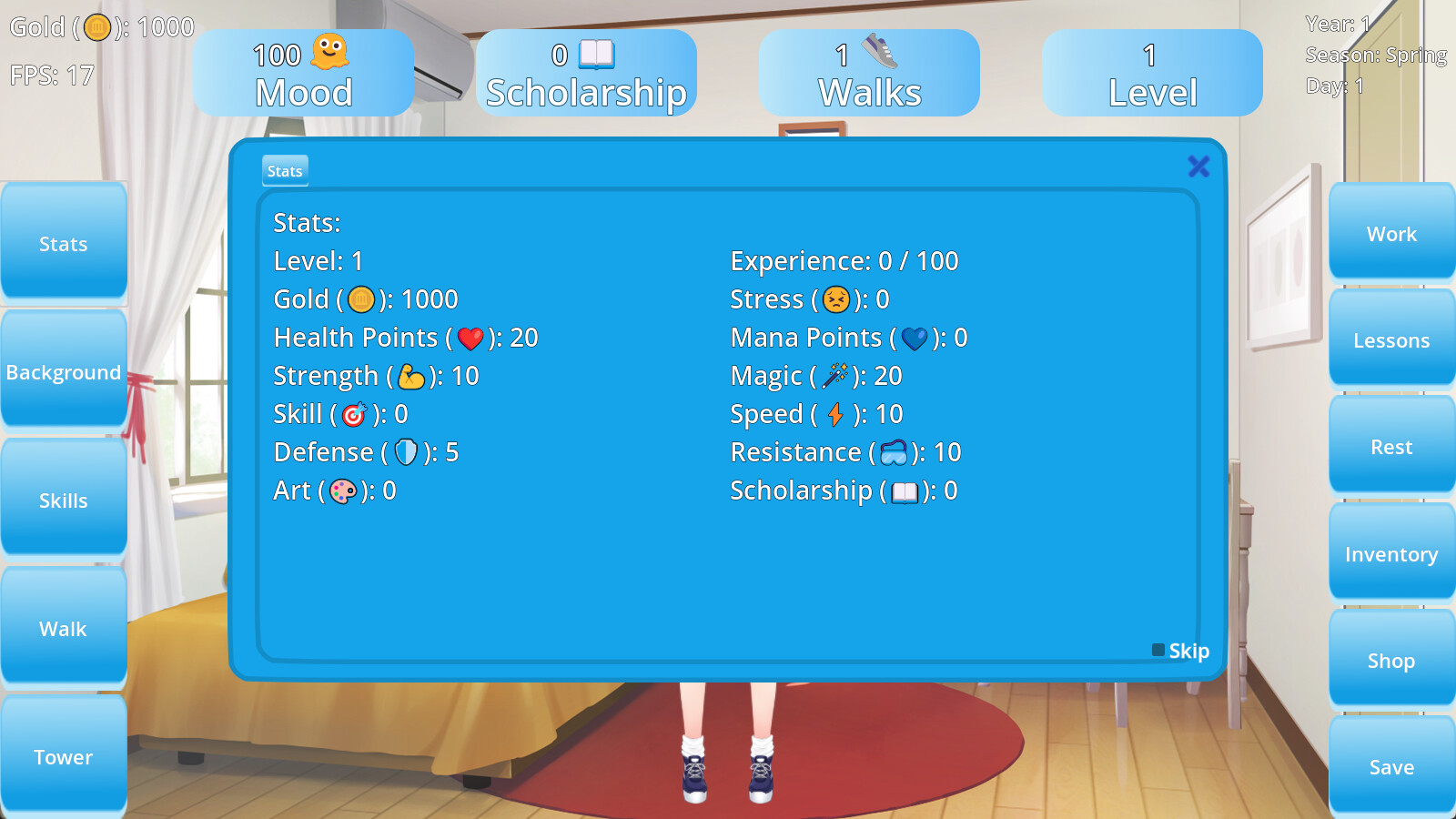Click the palette icon beside Art
The image size is (1456, 819).
pyautogui.click(x=345, y=491)
